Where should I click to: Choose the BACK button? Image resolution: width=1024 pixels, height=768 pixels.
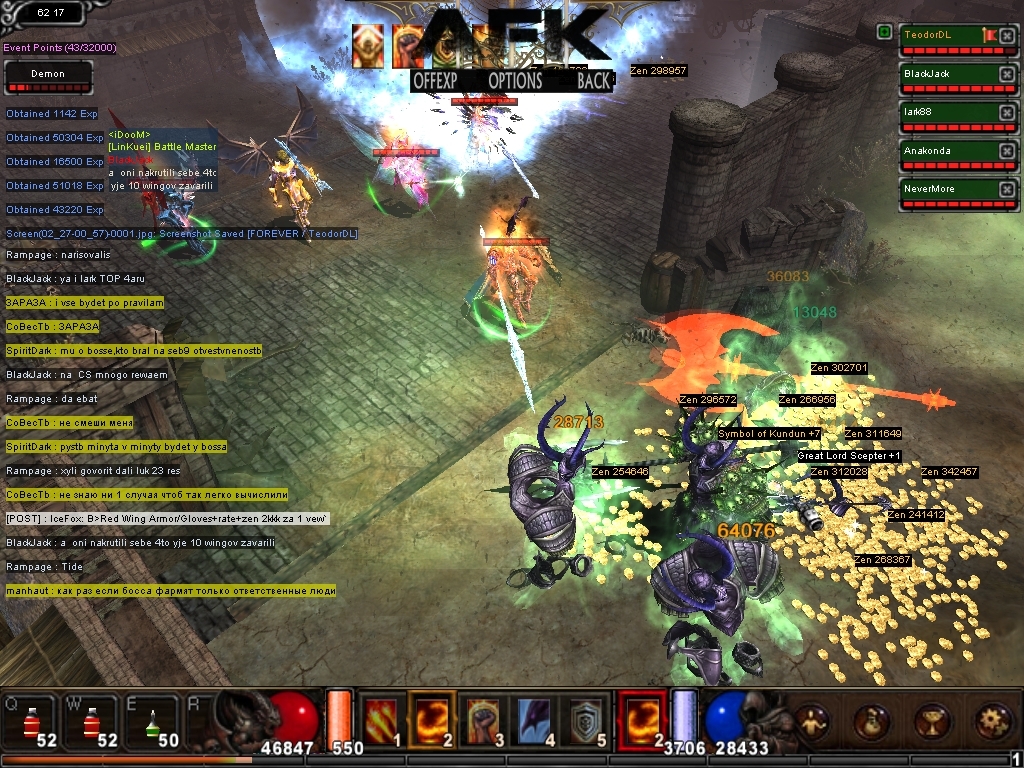click(593, 81)
